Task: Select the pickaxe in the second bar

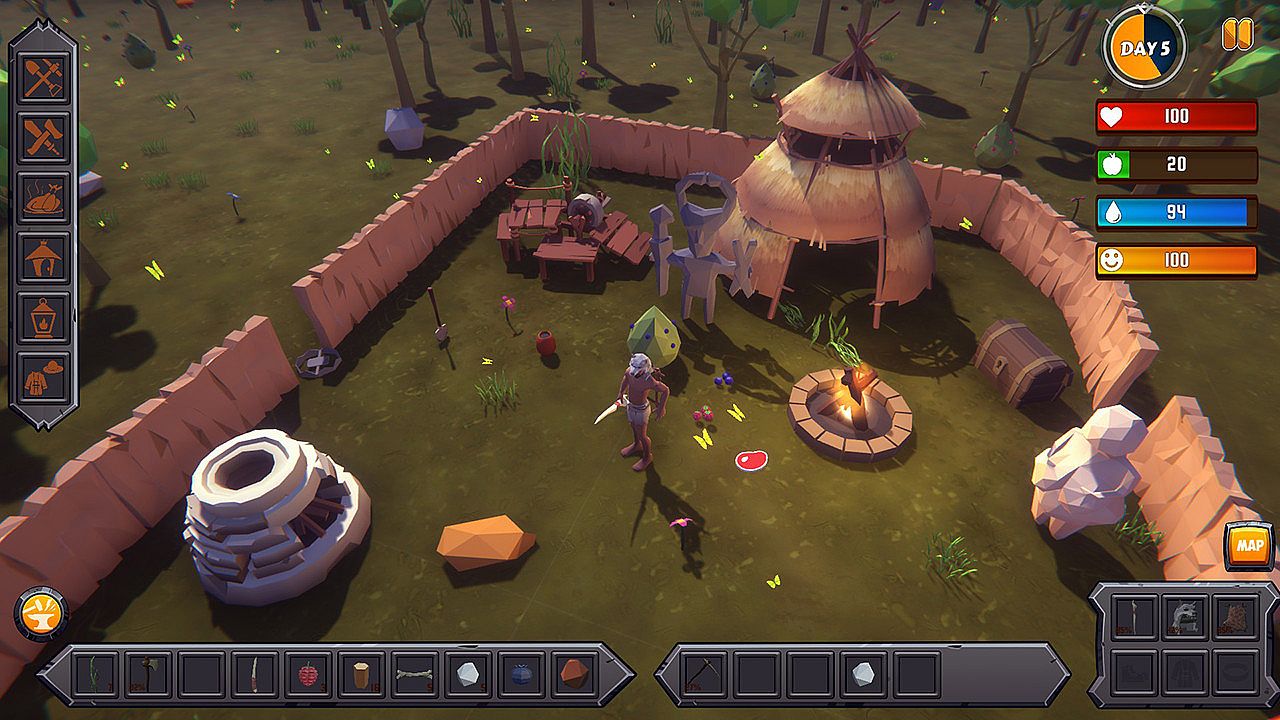Action: point(703,675)
